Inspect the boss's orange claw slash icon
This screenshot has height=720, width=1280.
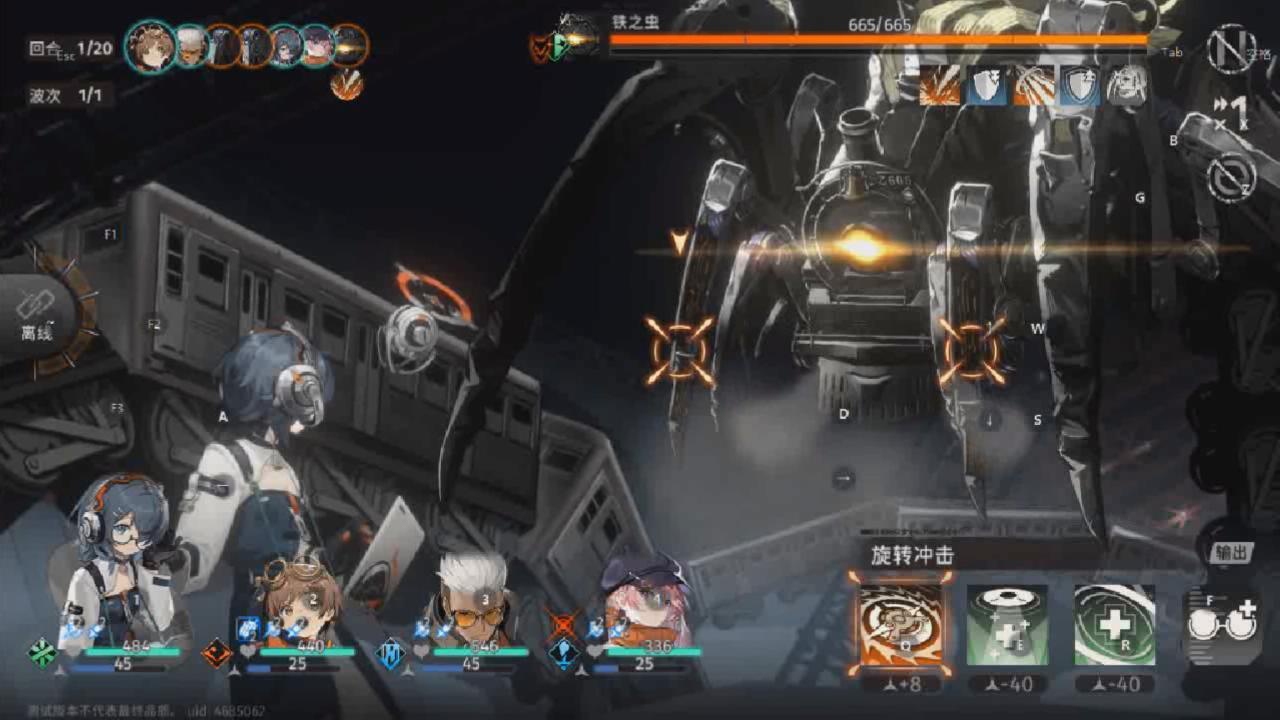[1033, 87]
